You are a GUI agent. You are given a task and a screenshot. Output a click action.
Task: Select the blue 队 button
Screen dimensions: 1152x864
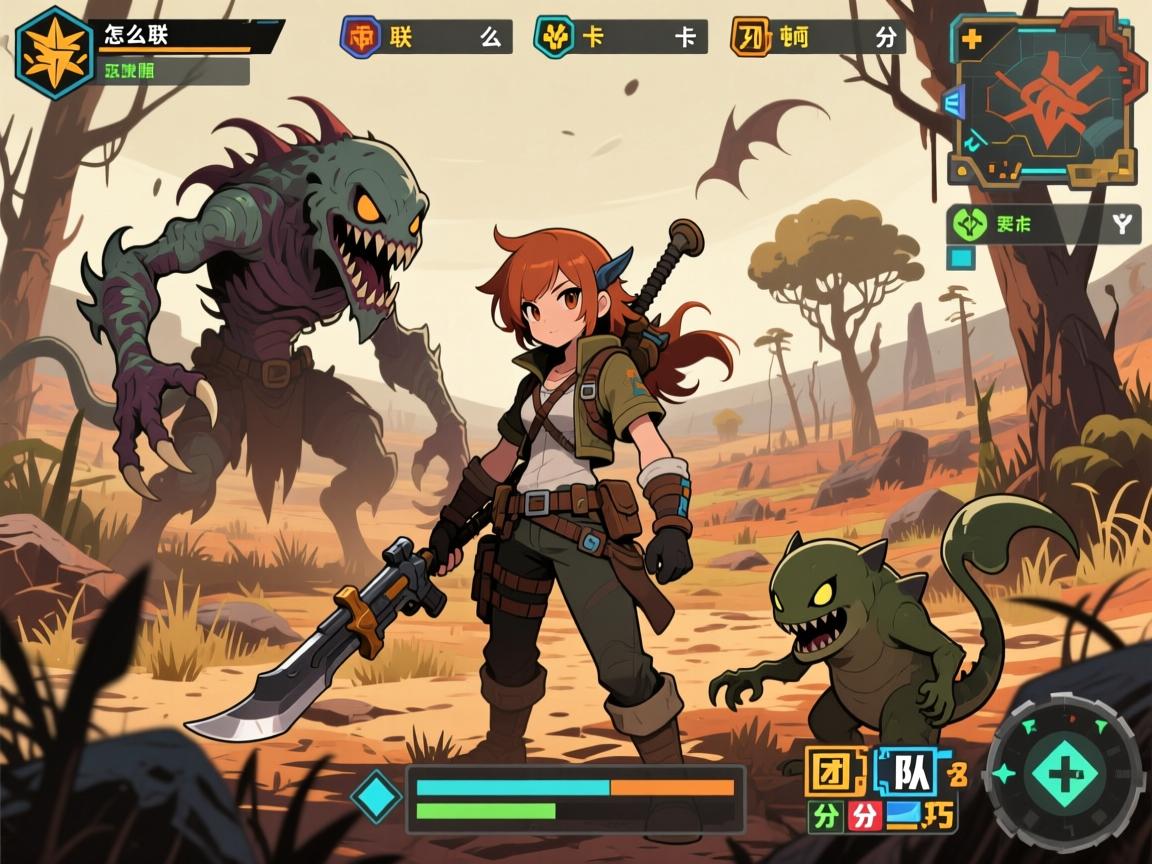(x=907, y=770)
